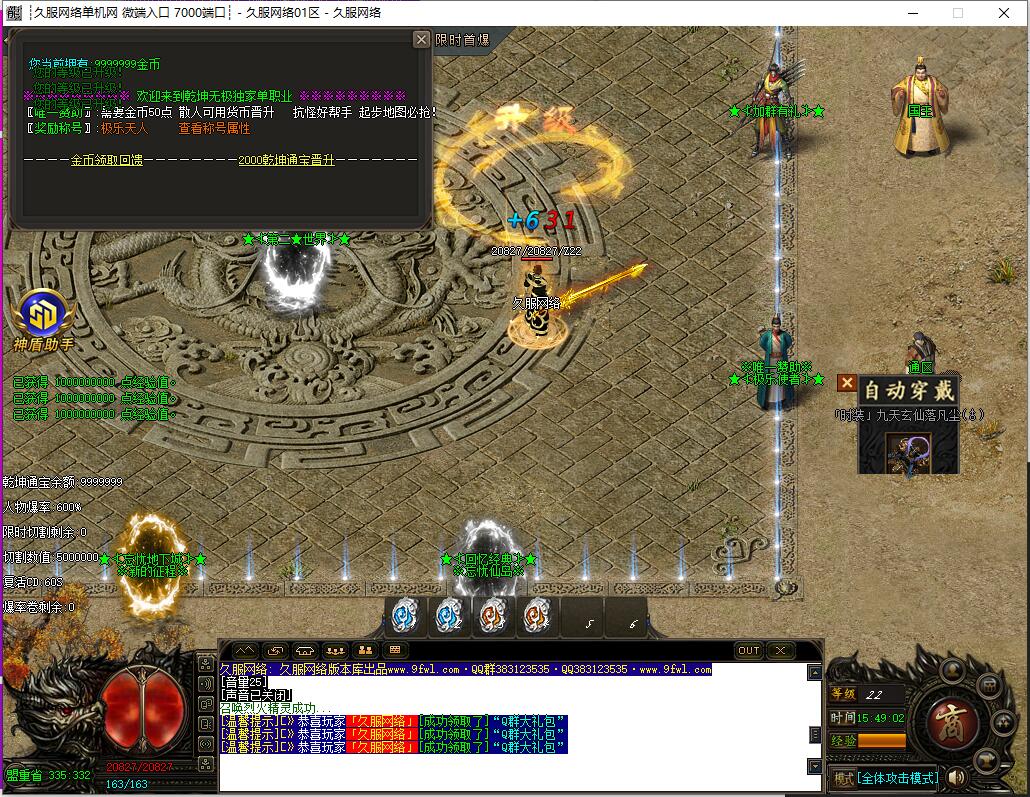Click the OUT button above chat
Image resolution: width=1030 pixels, height=797 pixels.
pos(749,650)
